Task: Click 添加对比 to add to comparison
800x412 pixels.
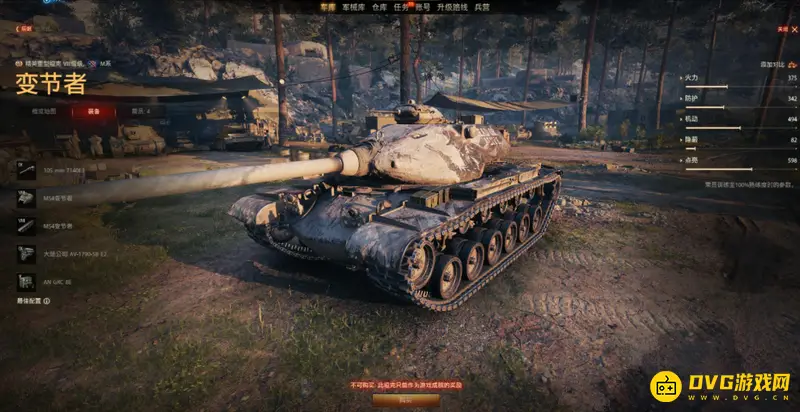Action: [x=772, y=63]
